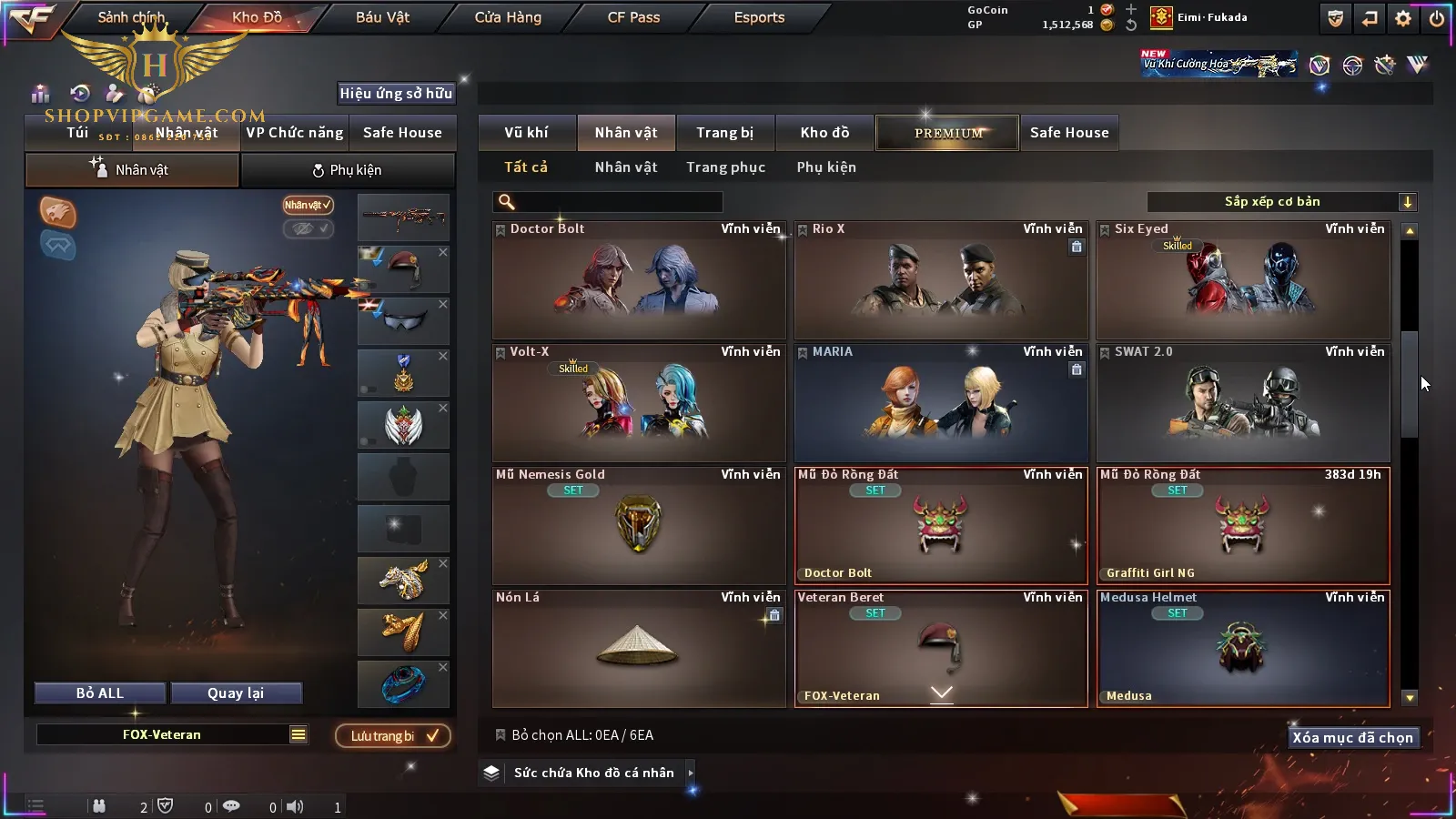Click the Bỏ ALL button
Screen dimensions: 1456x819
(x=100, y=693)
